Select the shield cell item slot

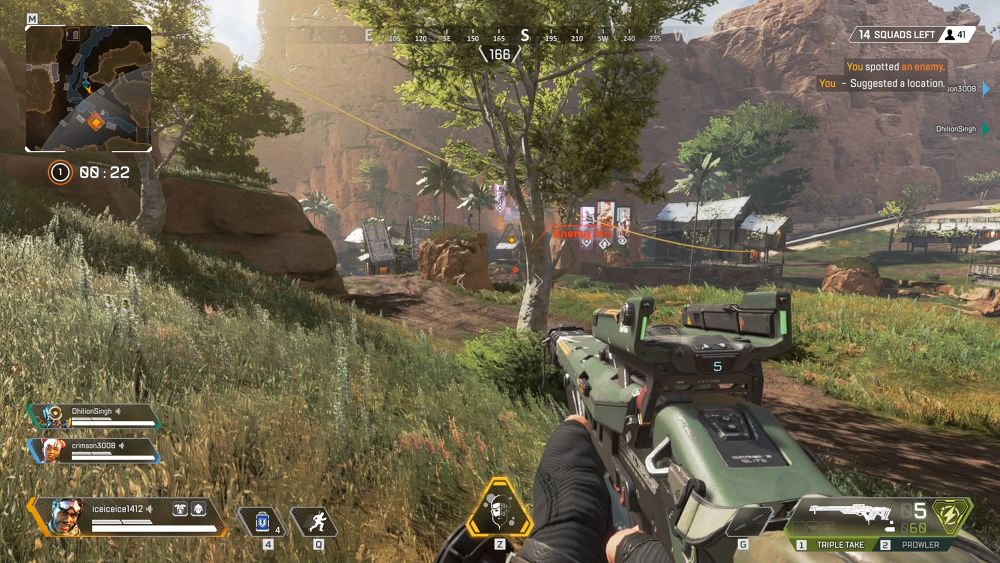tap(262, 521)
